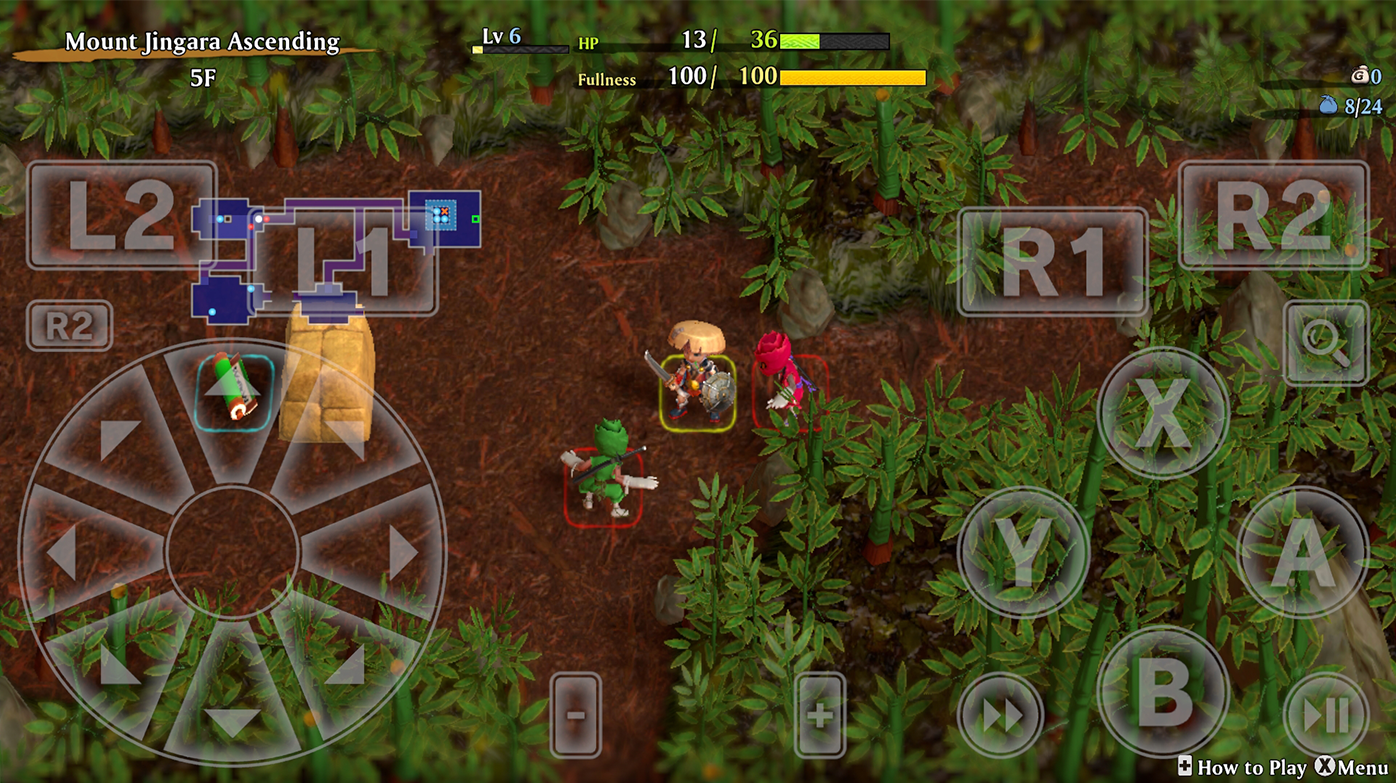Tap the A face button
1396x783 pixels.
[x=1302, y=551]
